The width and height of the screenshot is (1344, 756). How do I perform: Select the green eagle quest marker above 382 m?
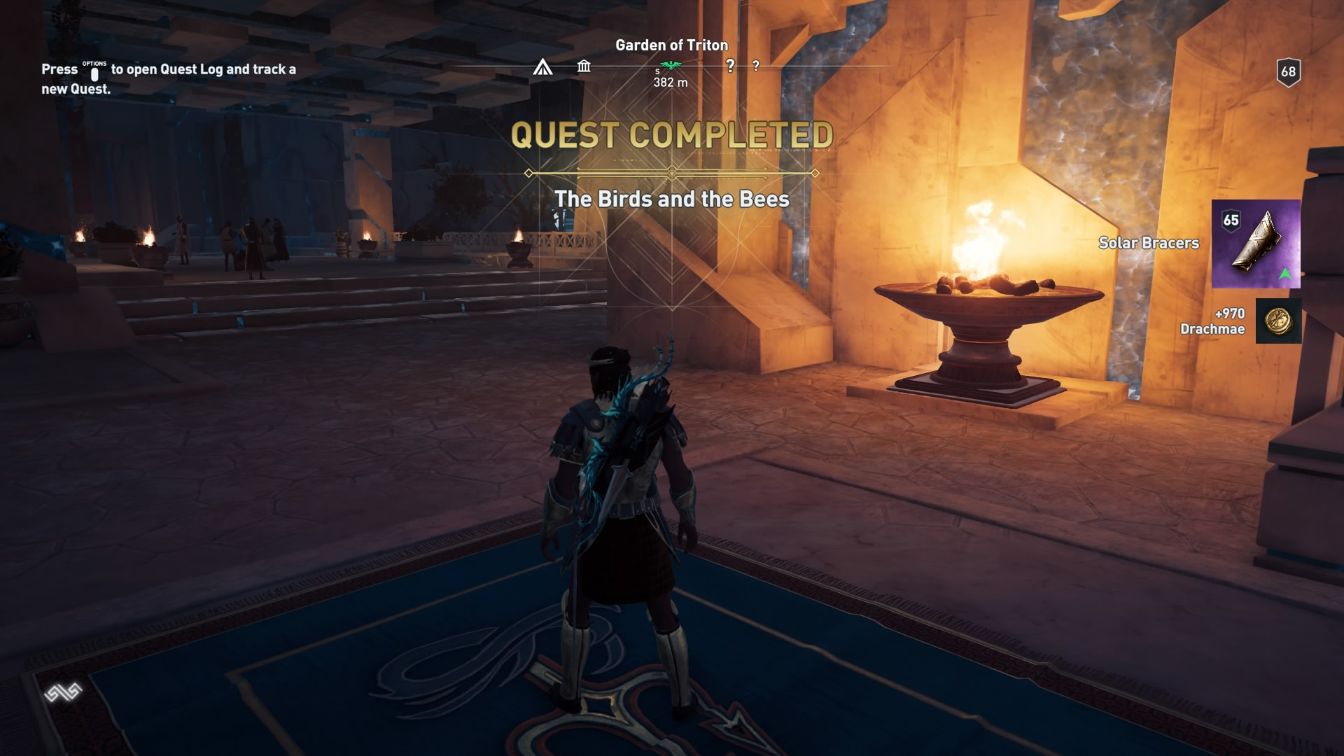pyautogui.click(x=670, y=64)
